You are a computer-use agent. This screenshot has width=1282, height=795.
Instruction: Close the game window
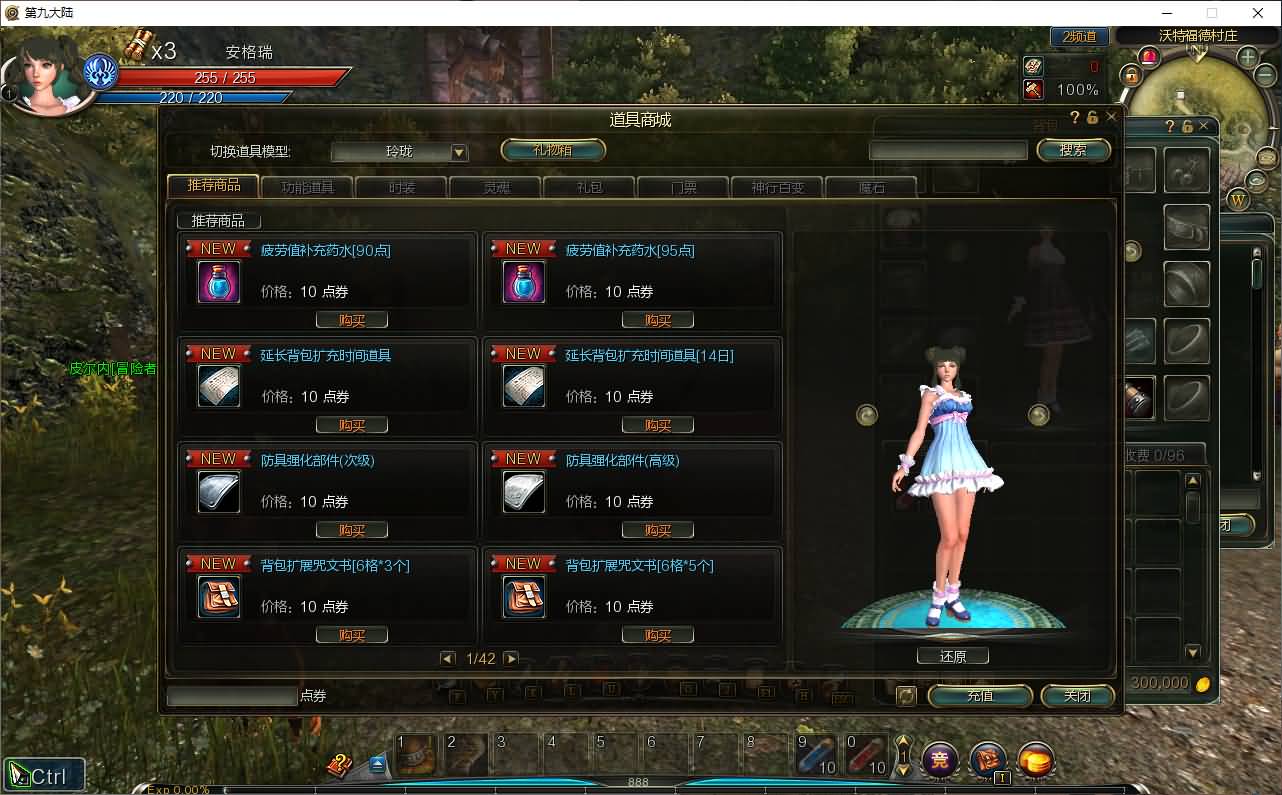(1259, 13)
